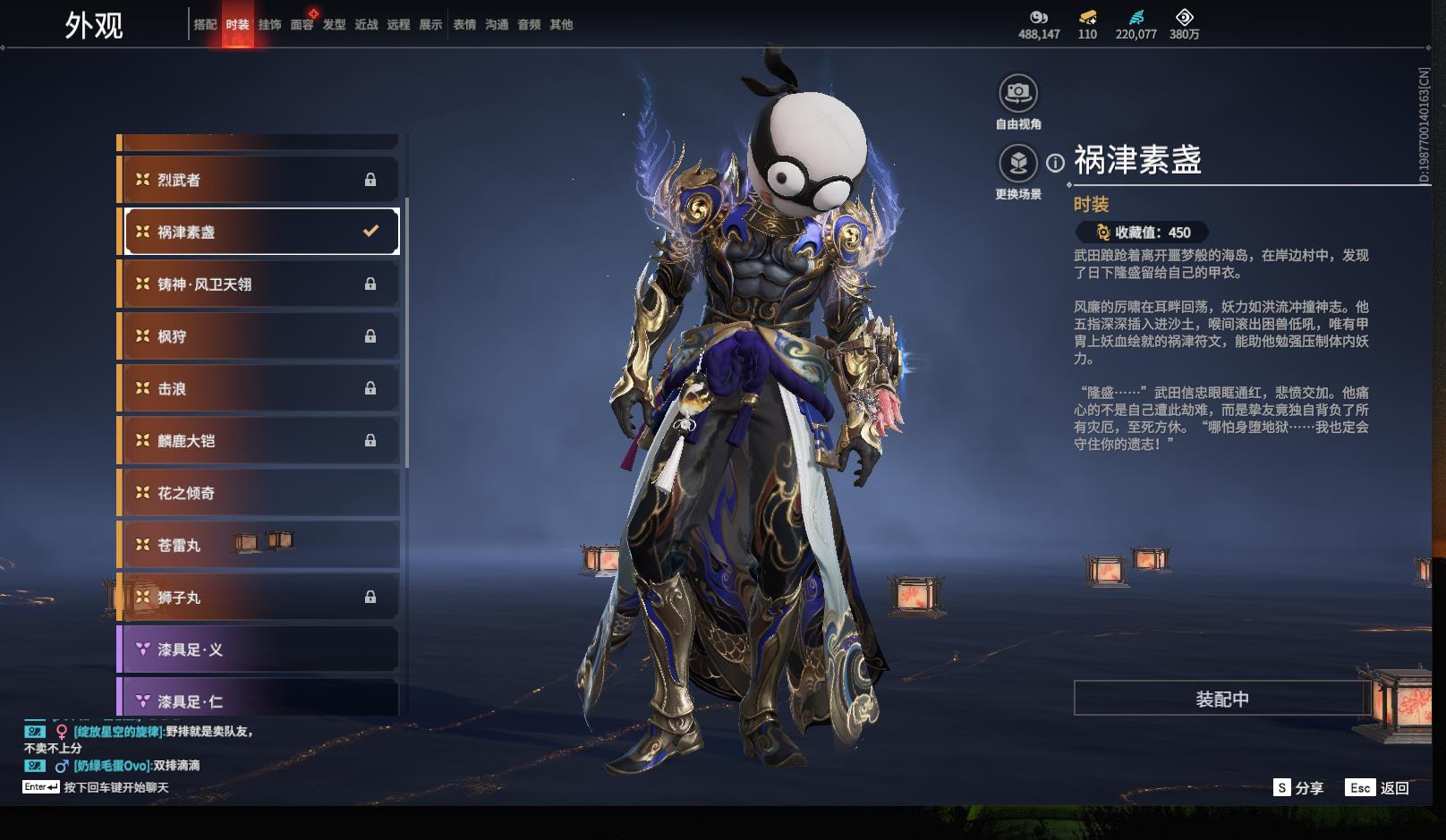Open the 更换场景 change scene button
The height and width of the screenshot is (840, 1446).
(1018, 164)
